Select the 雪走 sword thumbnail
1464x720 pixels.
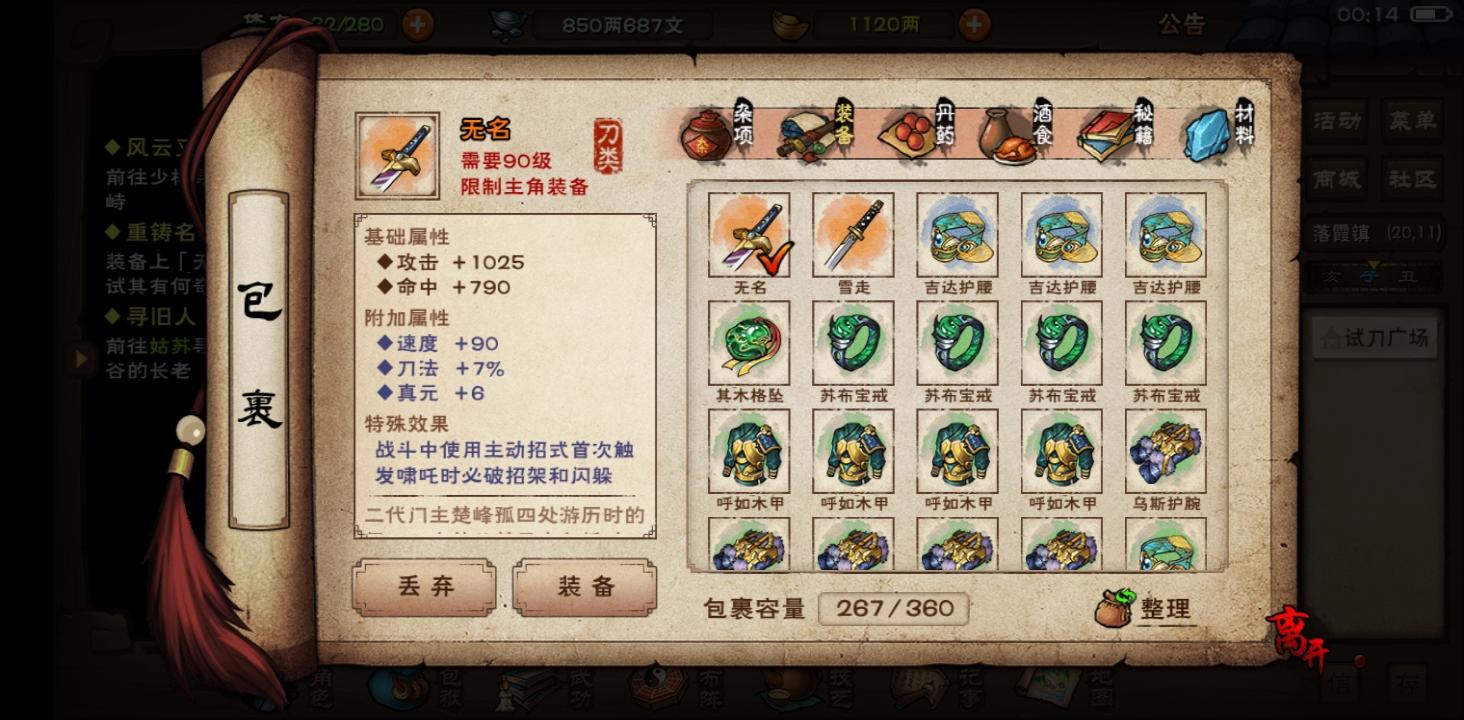pyautogui.click(x=852, y=235)
